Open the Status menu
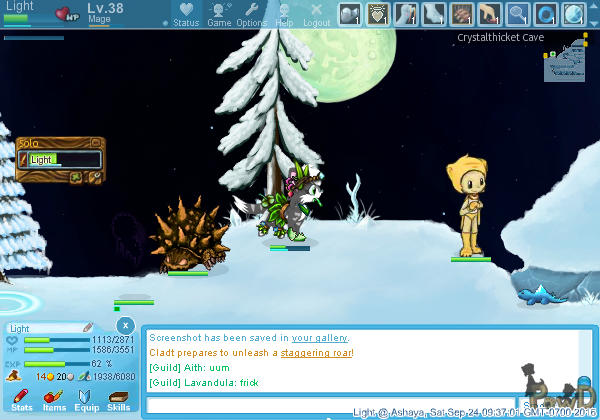This screenshot has width=600, height=420. [186, 14]
